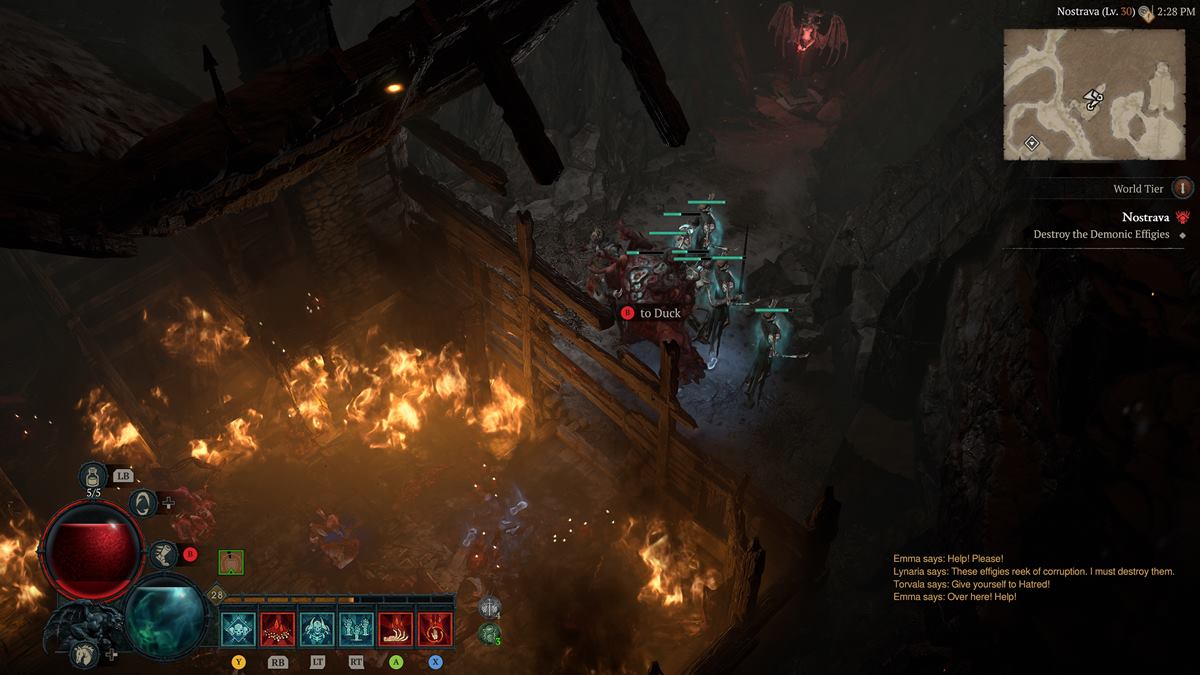Activate the teal skull-in-diamond skill
The height and width of the screenshot is (675, 1200).
pyautogui.click(x=238, y=629)
